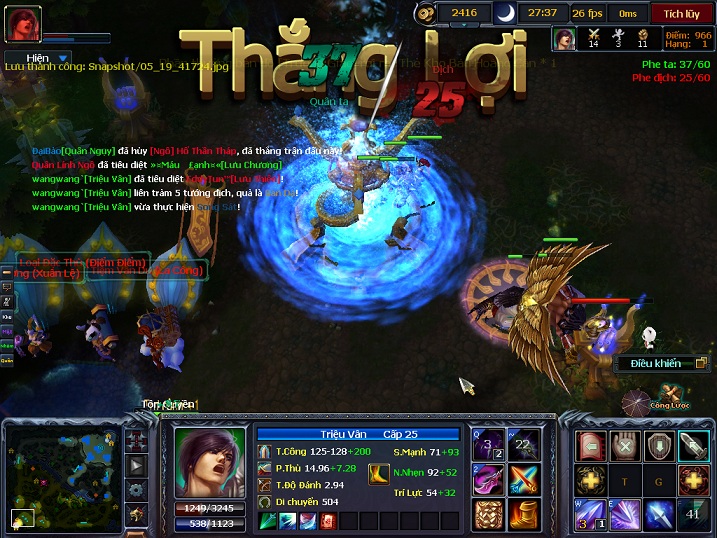Click the move command arrow icon
This screenshot has width=717, height=538.
590,446
